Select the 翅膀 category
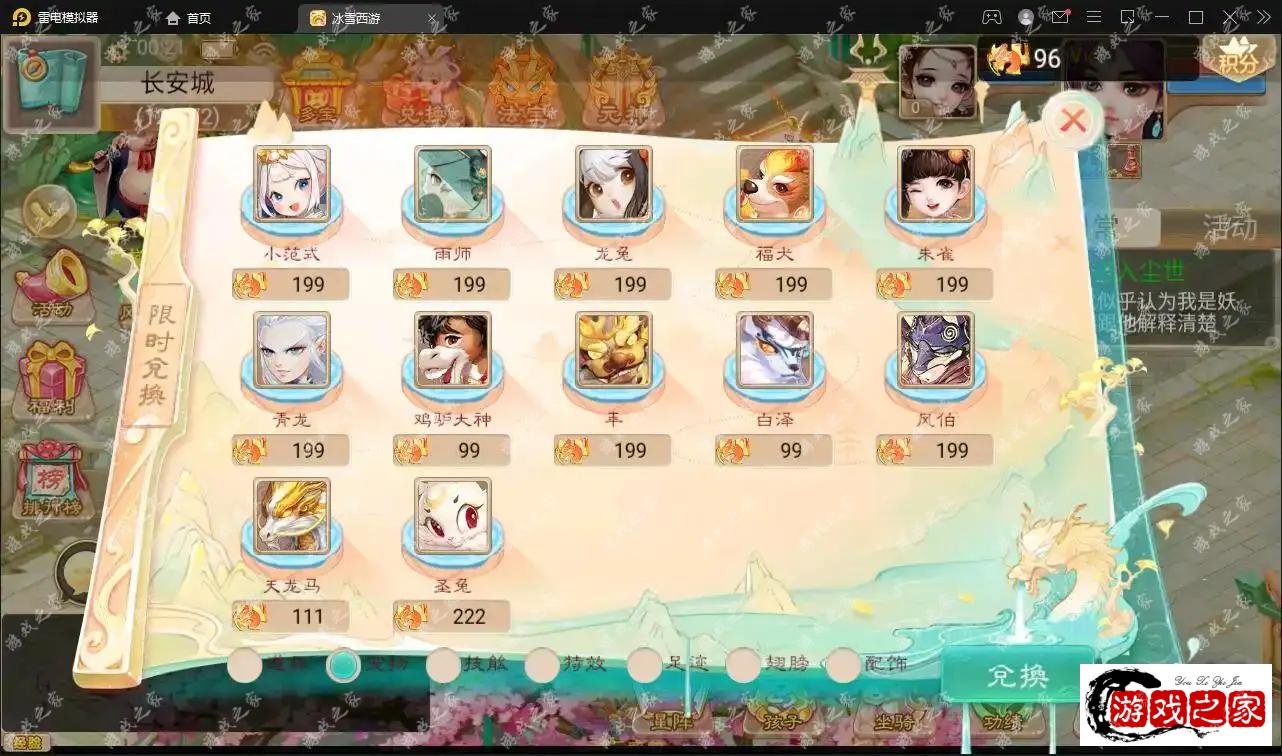 pos(744,665)
